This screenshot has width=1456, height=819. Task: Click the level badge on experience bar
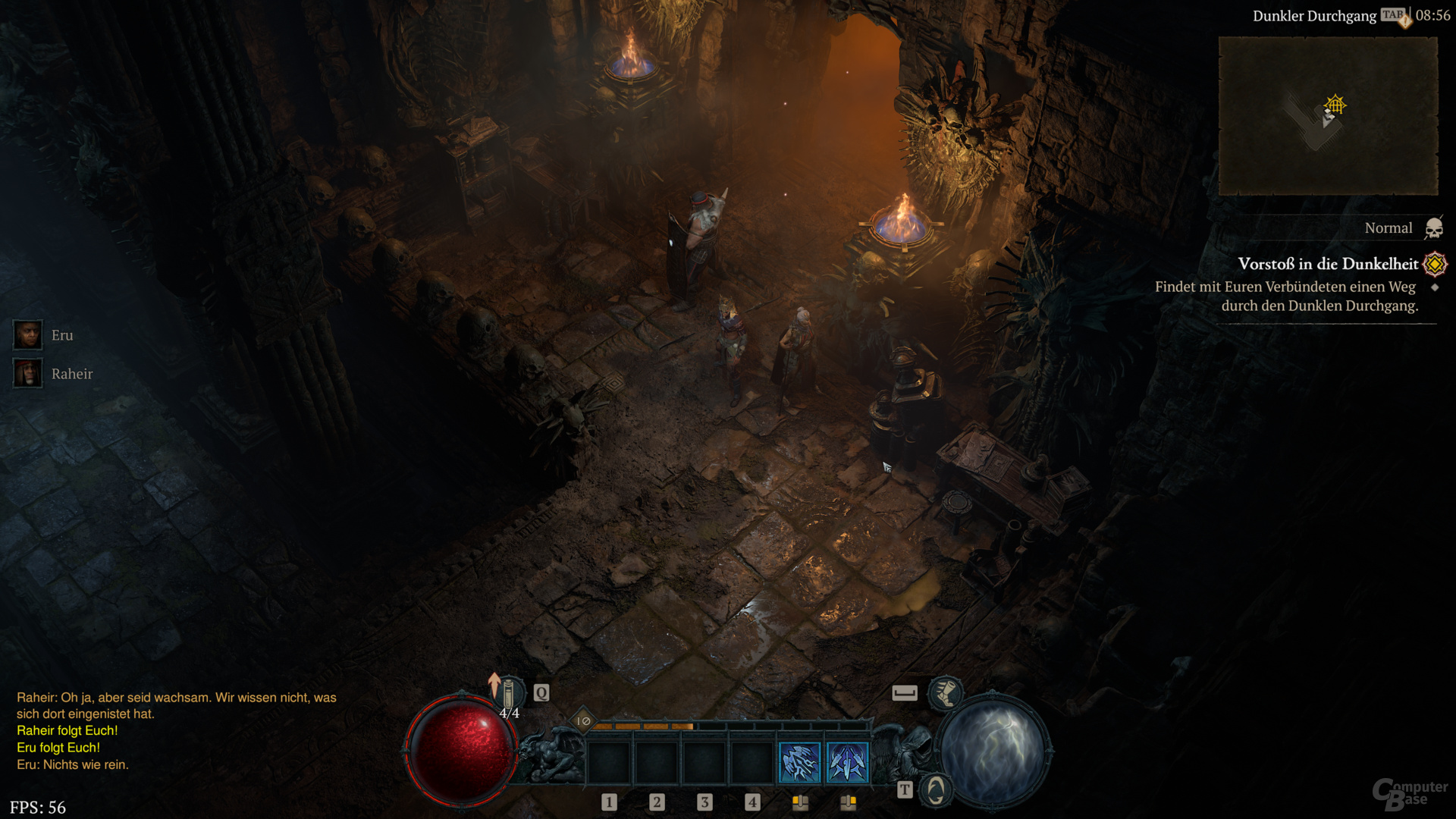(x=583, y=721)
